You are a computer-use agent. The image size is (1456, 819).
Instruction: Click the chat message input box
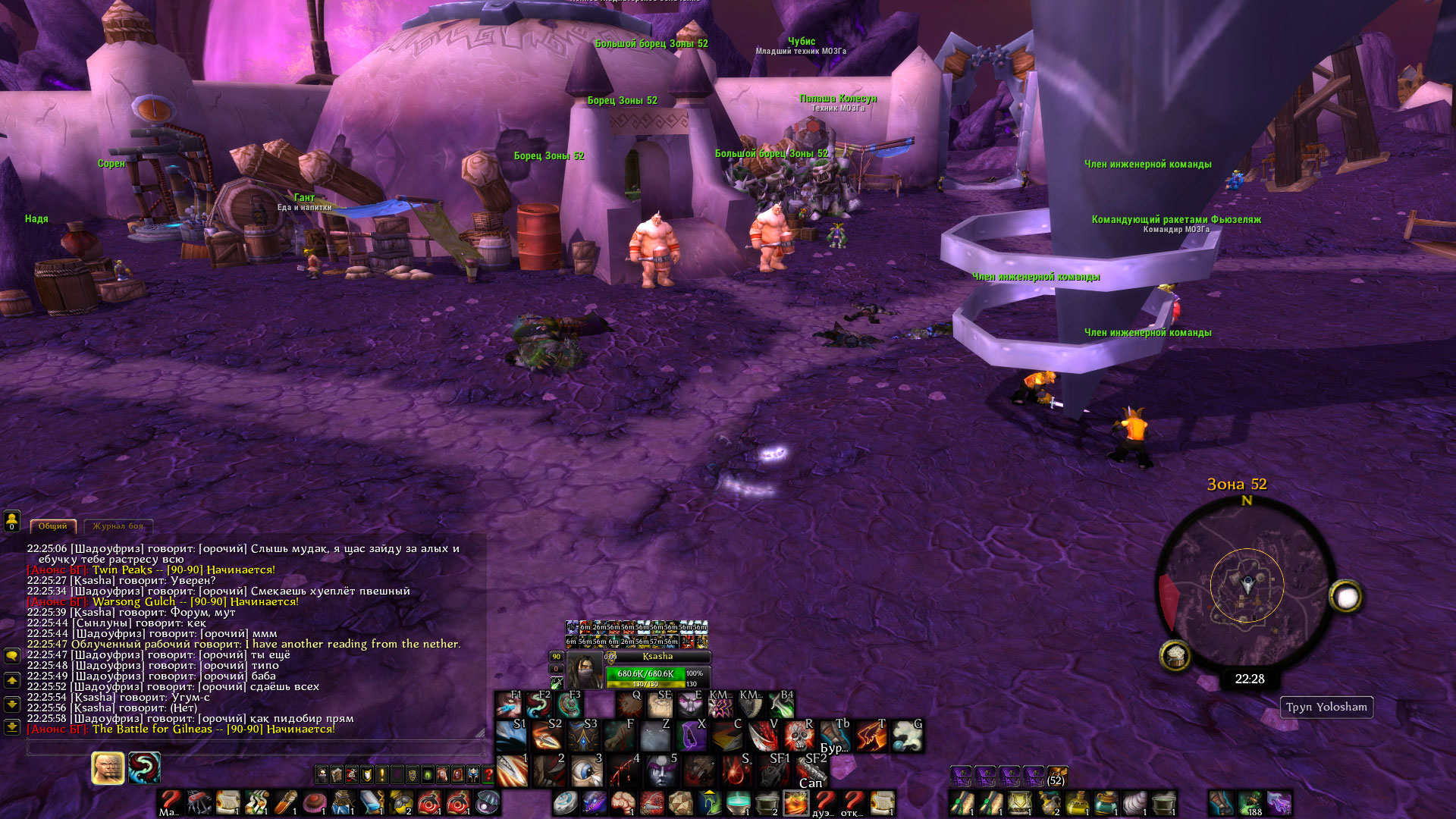[x=255, y=748]
